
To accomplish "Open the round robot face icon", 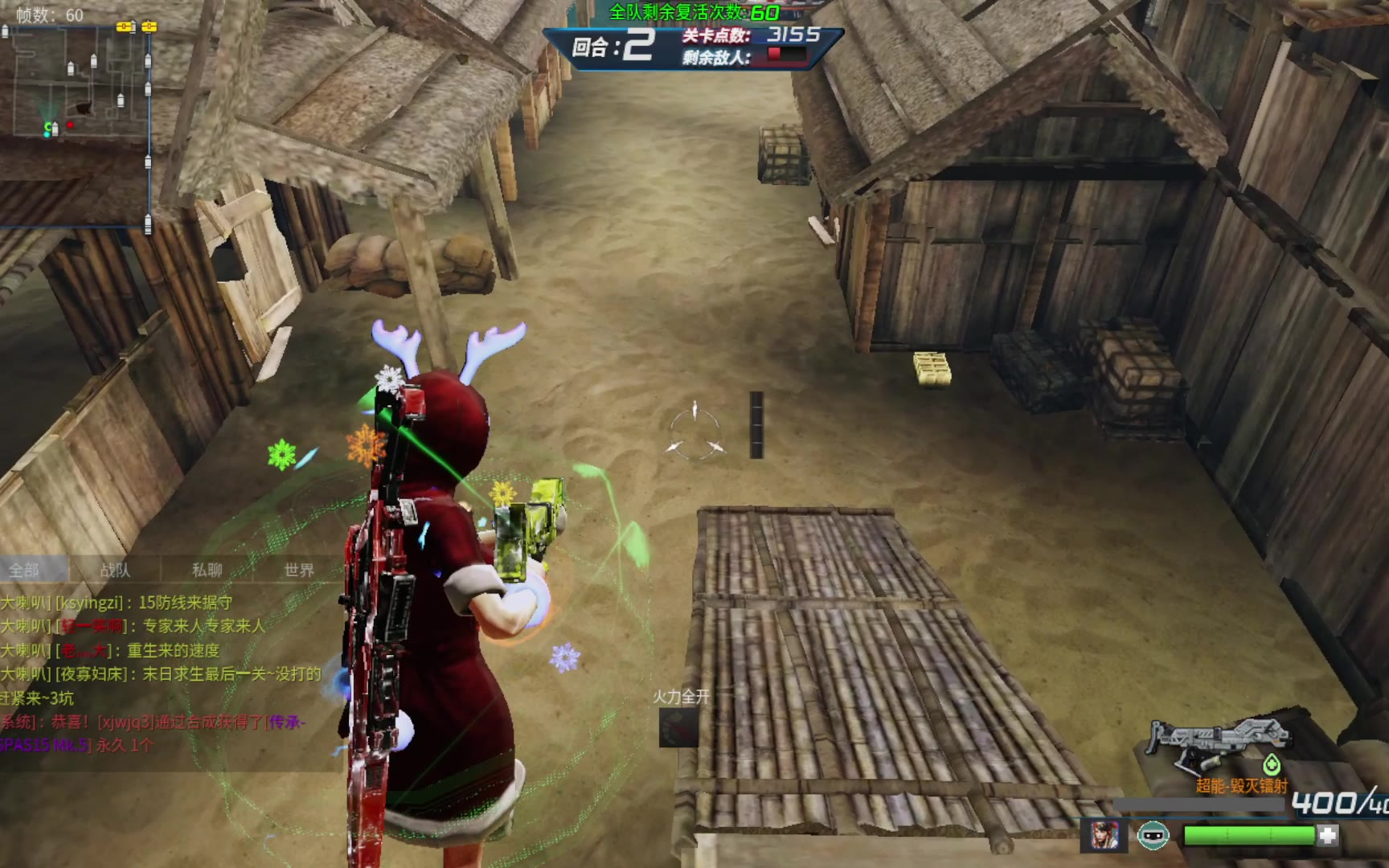I will (x=1153, y=836).
